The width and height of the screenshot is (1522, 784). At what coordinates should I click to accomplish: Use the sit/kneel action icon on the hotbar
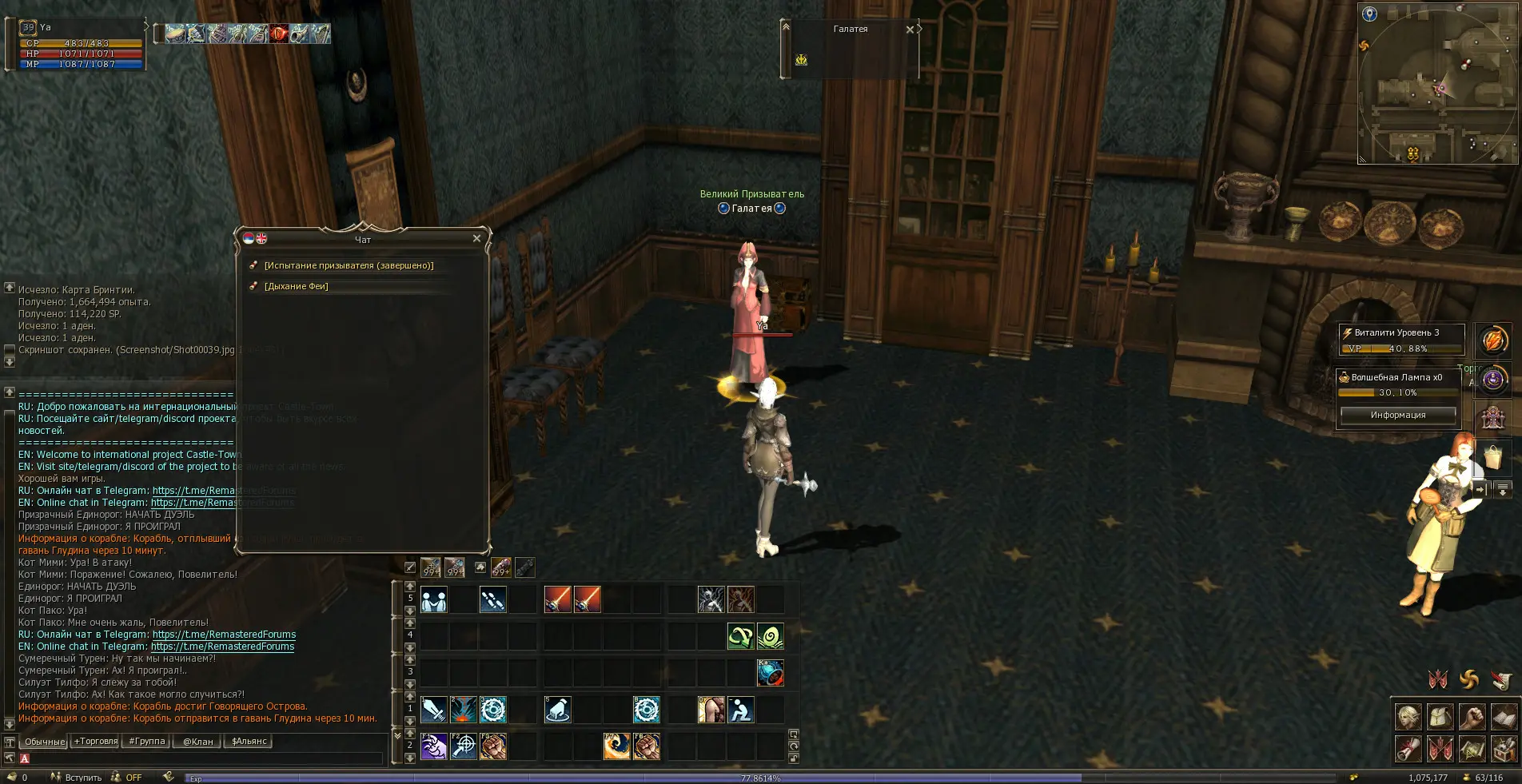tap(740, 710)
